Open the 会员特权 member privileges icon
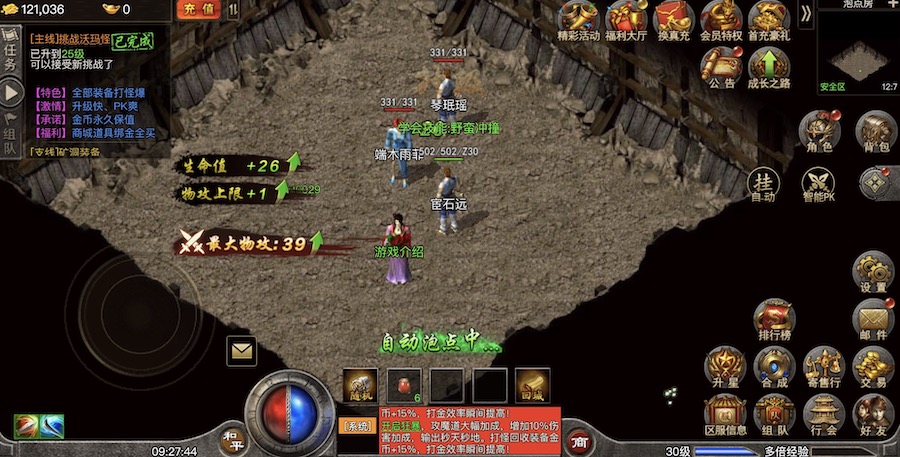The width and height of the screenshot is (900, 457). 721,22
